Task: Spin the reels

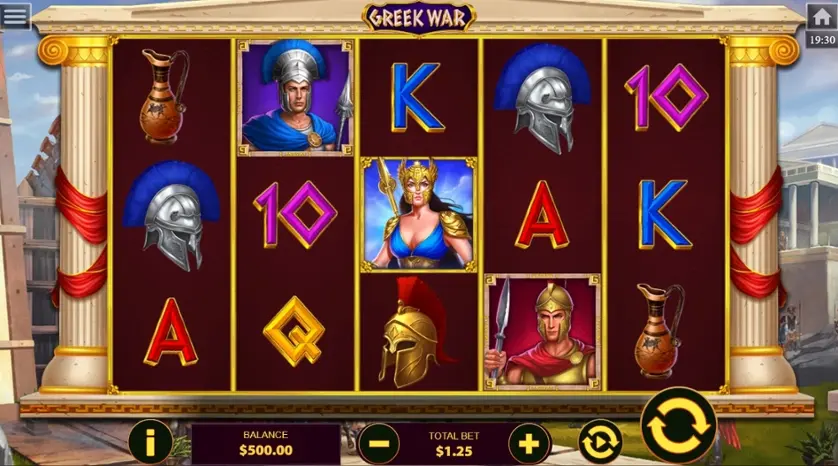Action: click(x=678, y=426)
